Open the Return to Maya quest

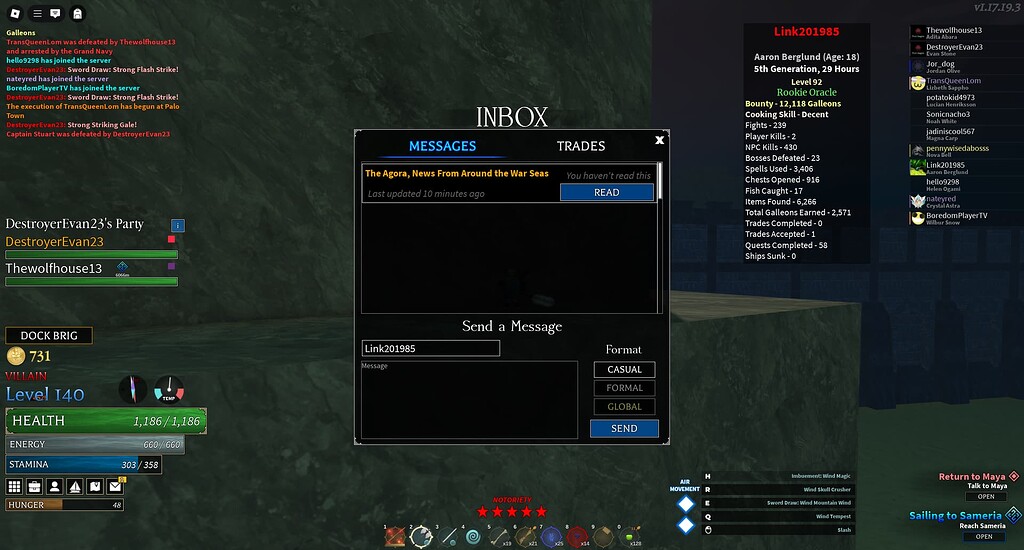point(985,496)
